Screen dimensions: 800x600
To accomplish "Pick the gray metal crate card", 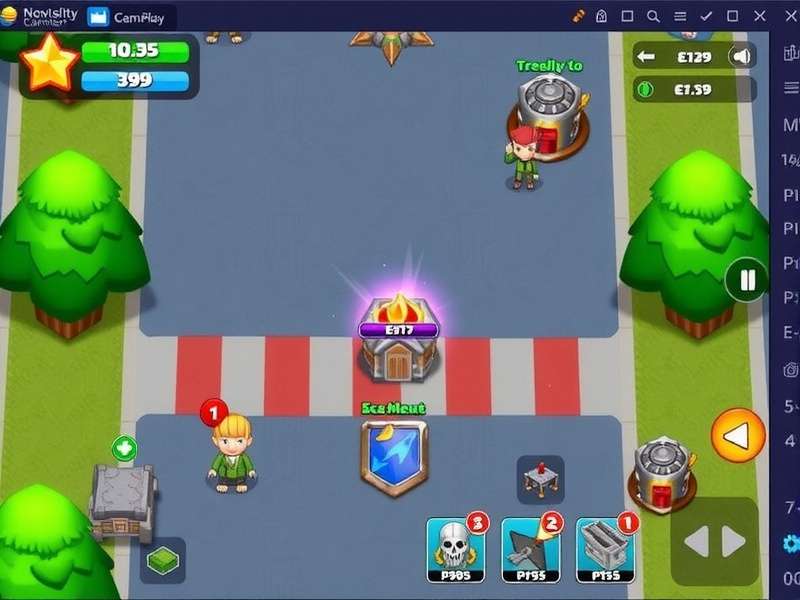I will 606,548.
